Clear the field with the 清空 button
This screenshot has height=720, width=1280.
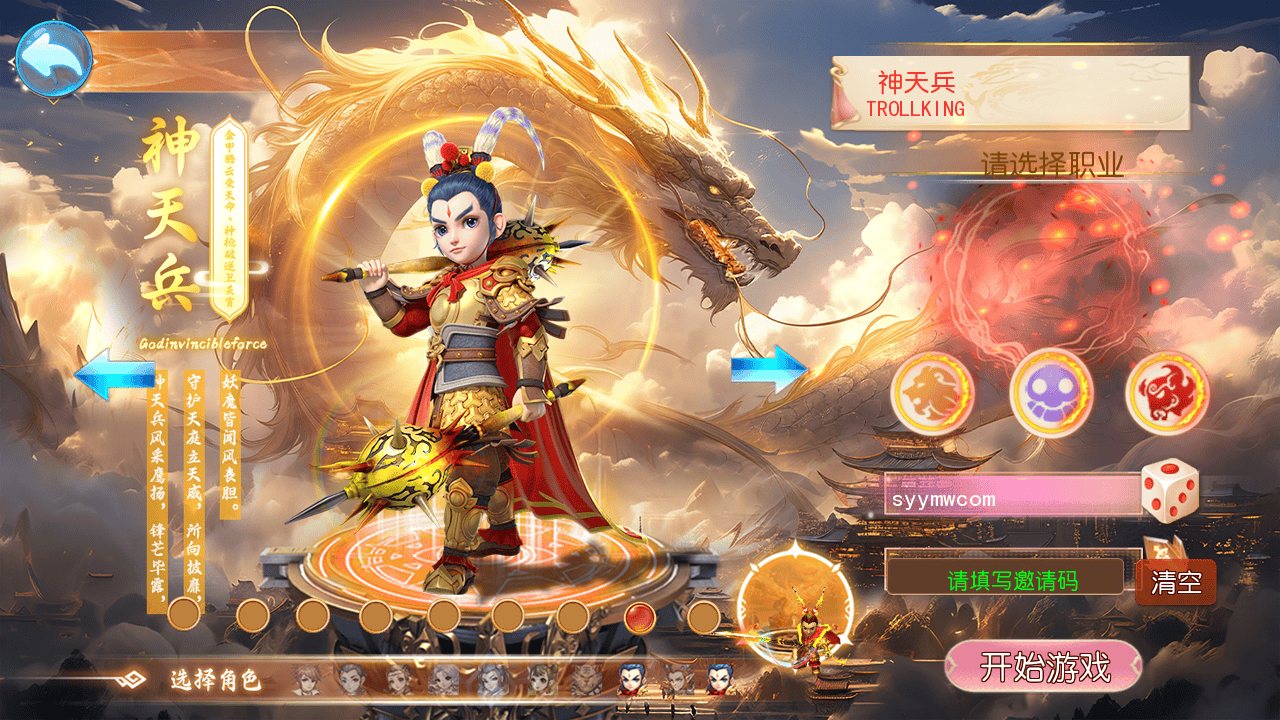[1176, 582]
